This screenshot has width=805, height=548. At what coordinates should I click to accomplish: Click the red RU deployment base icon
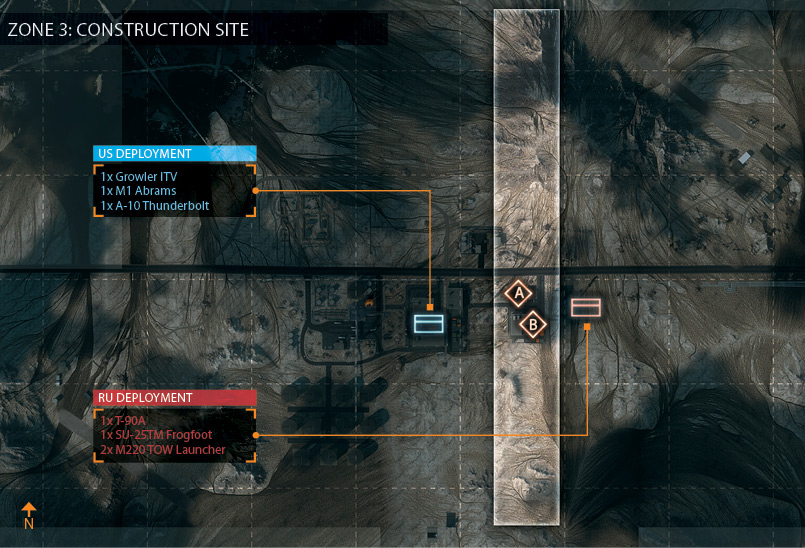[585, 307]
